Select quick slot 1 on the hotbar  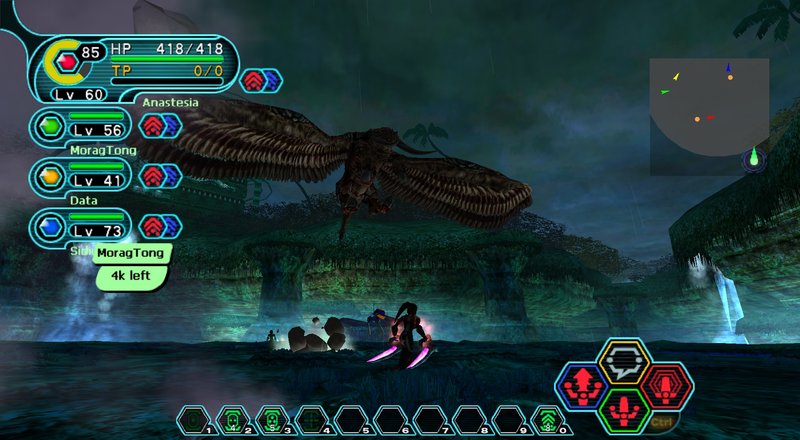193,420
